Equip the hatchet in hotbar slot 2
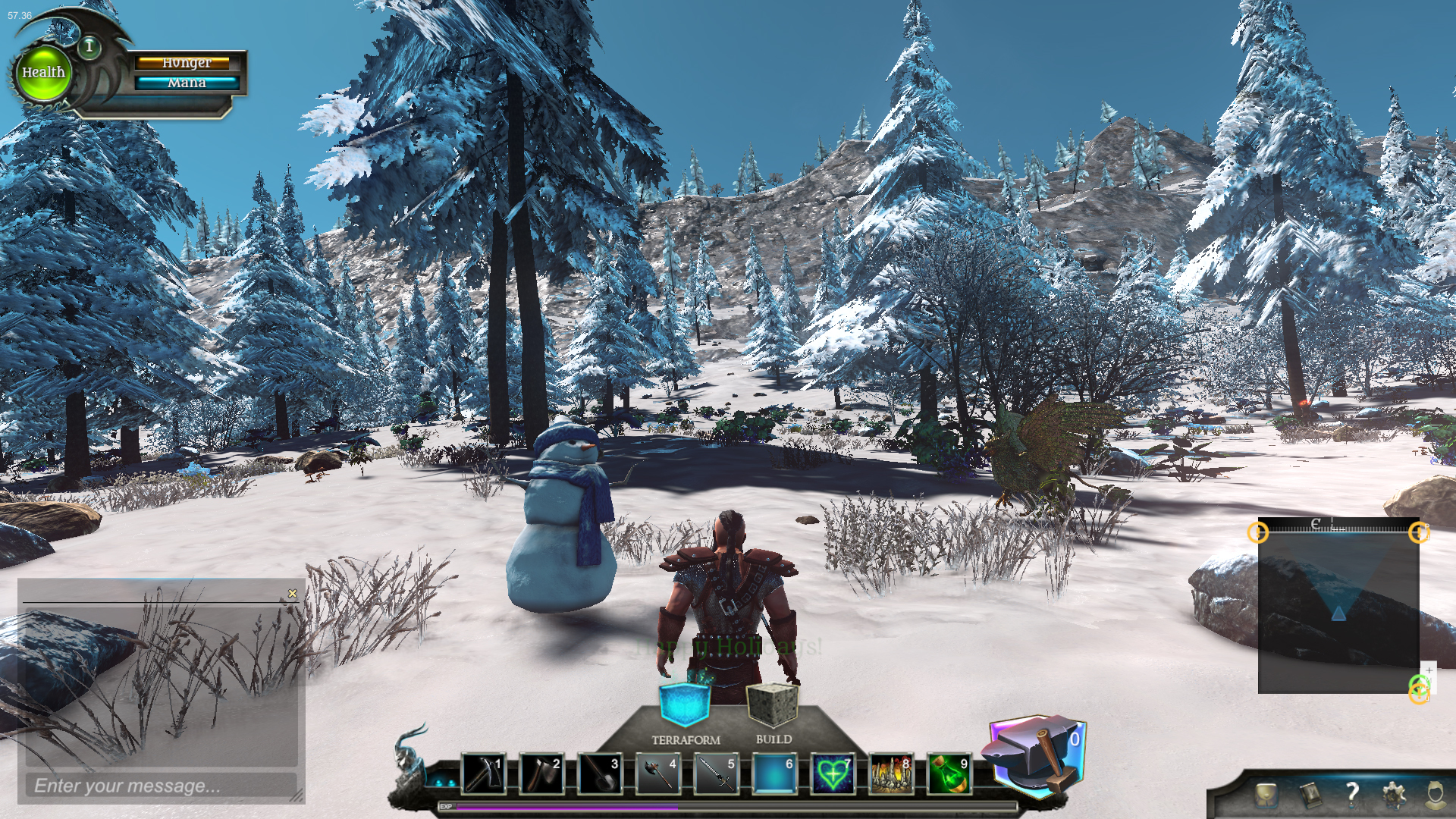The width and height of the screenshot is (1456, 819). (541, 774)
